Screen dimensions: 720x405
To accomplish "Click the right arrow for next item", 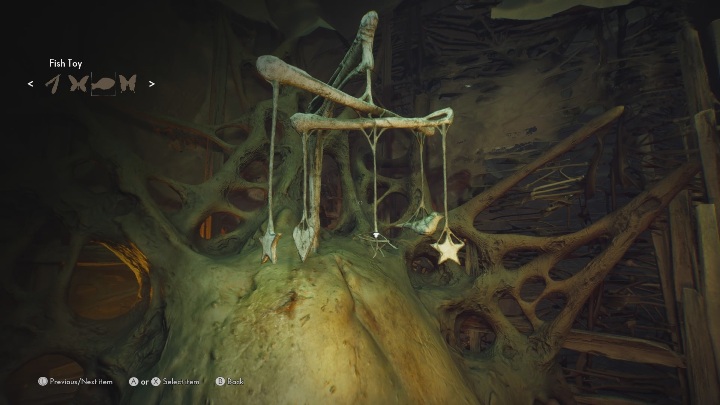I will [x=152, y=85].
